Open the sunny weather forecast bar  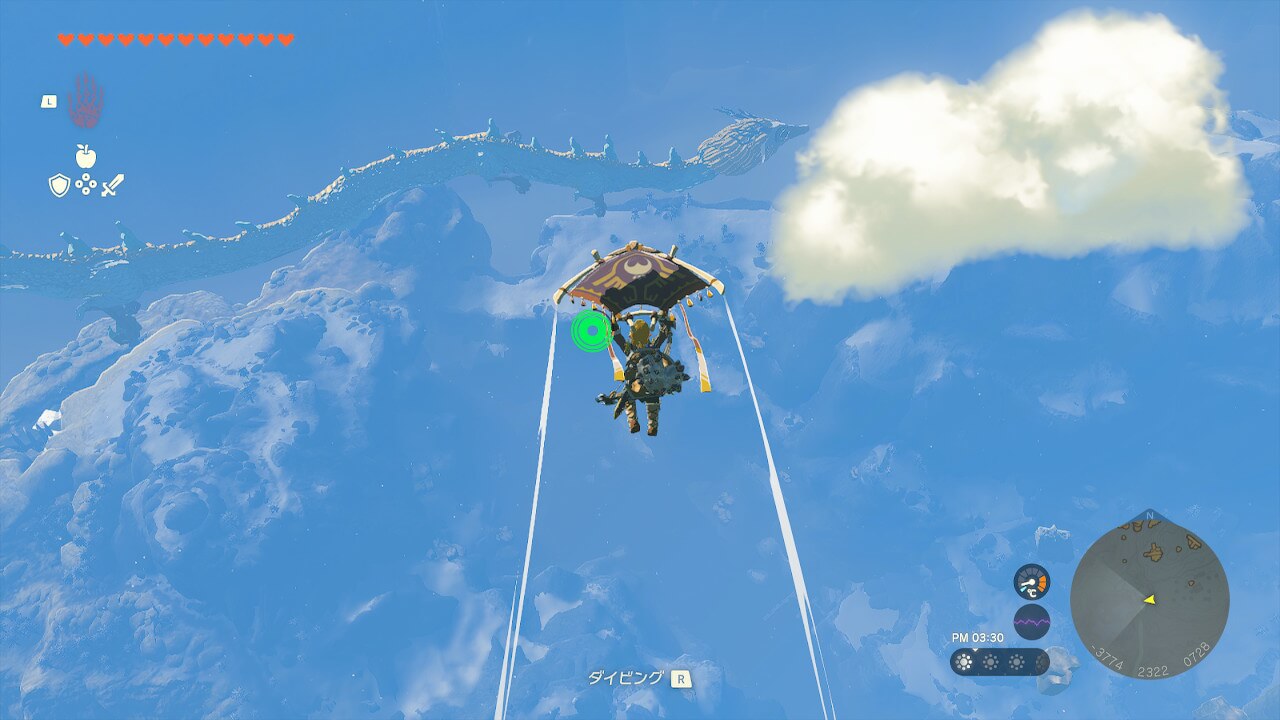999,662
